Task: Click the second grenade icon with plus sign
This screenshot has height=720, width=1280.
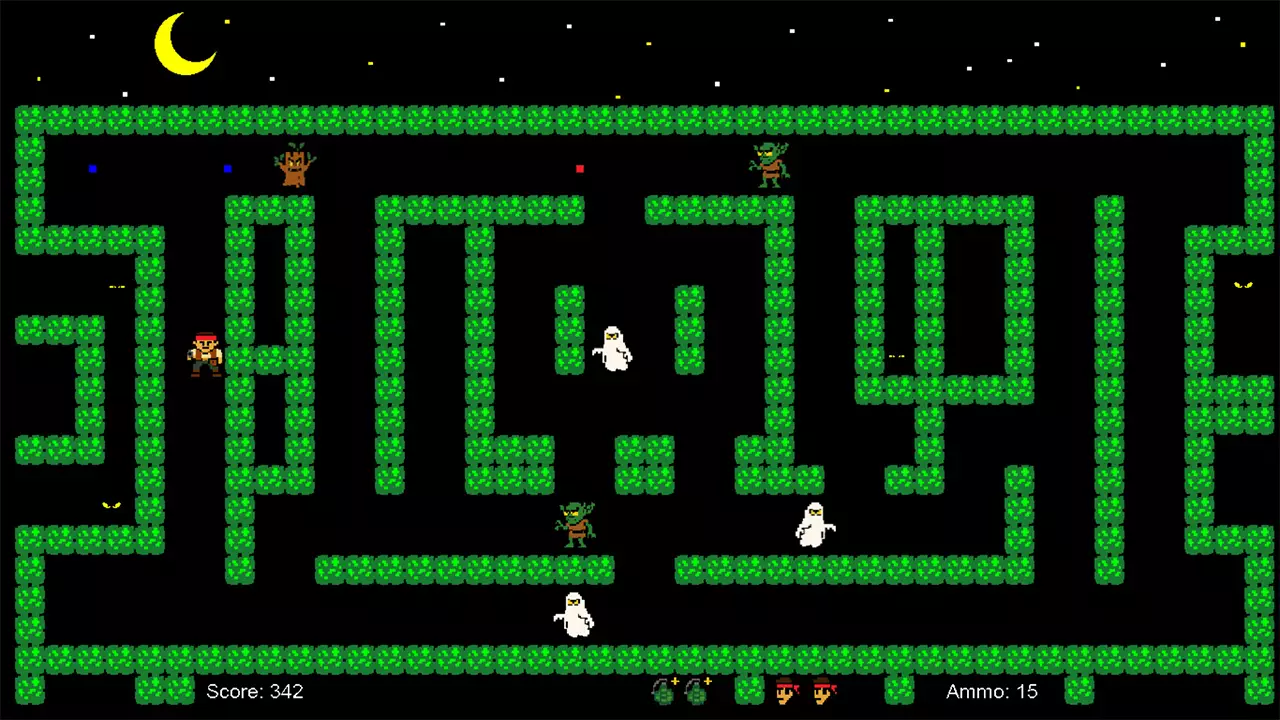Action: click(x=696, y=692)
